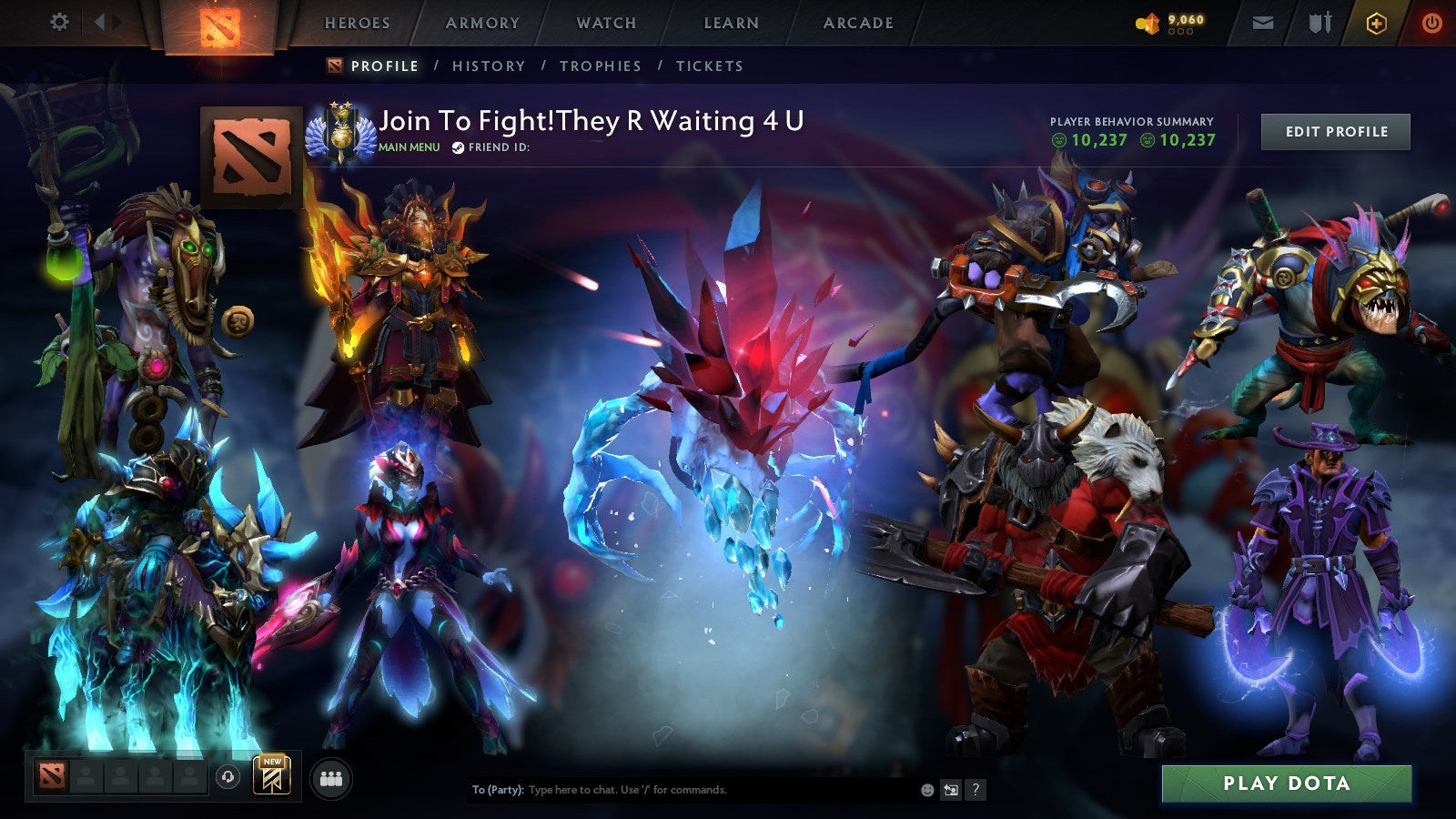Click the party chat input field

click(682, 791)
